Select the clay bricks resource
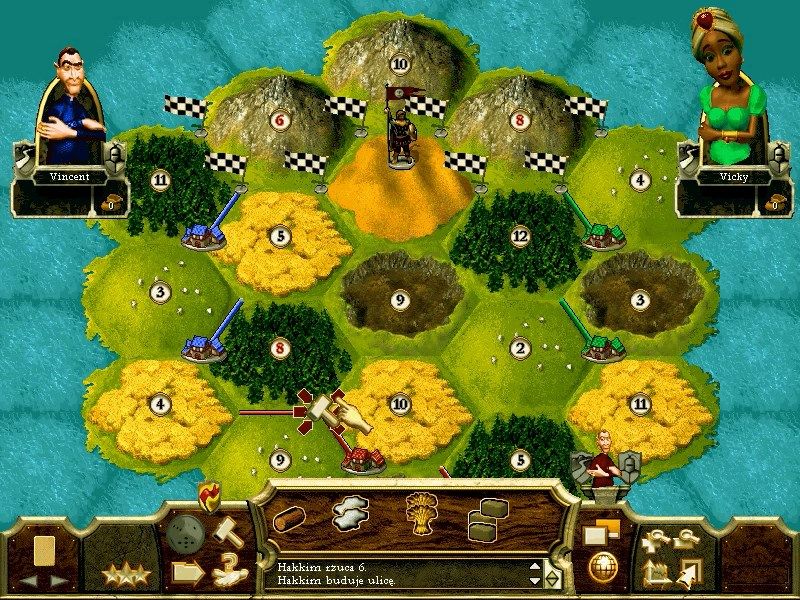 [487, 516]
